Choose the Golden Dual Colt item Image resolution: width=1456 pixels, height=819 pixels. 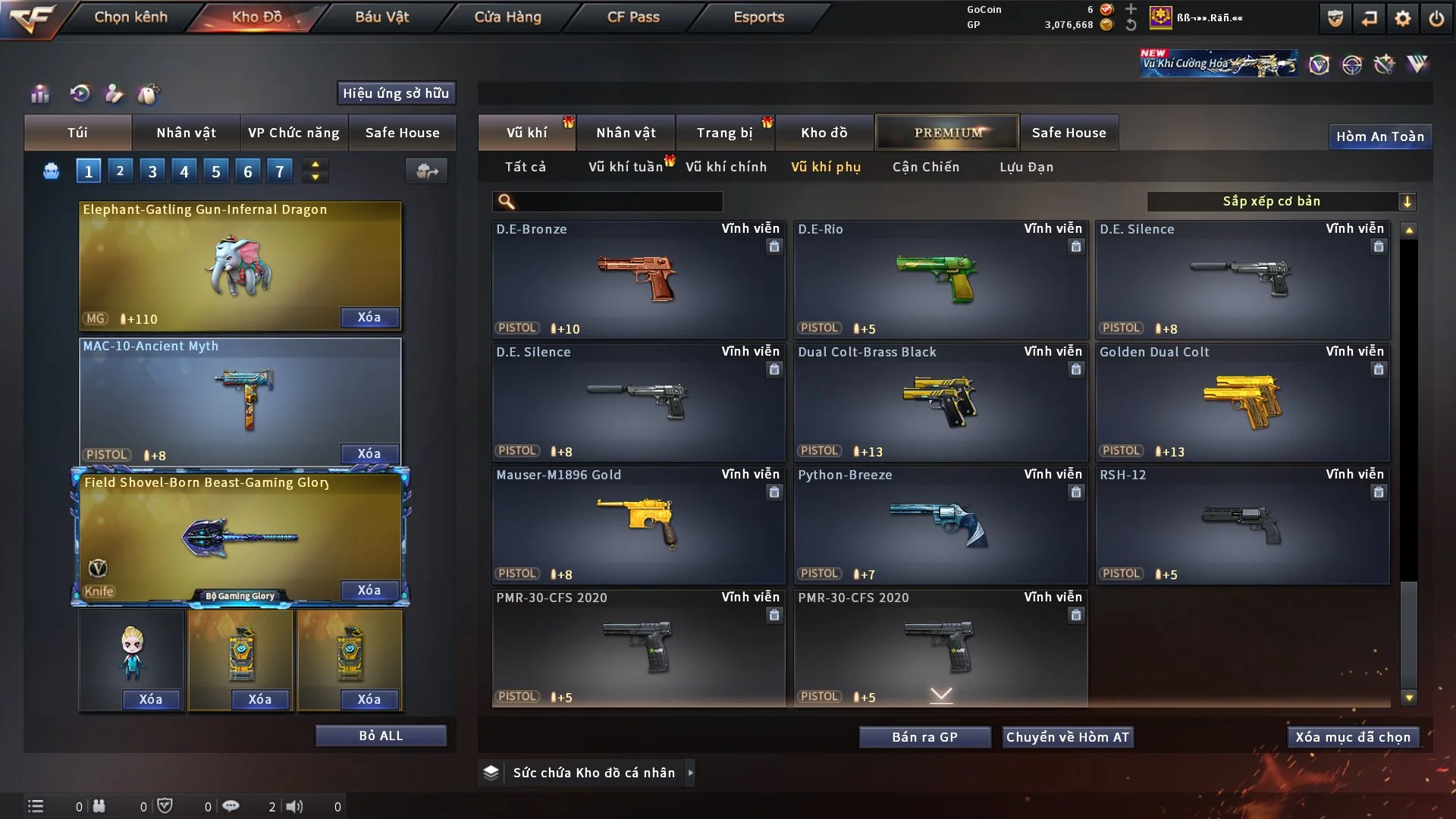pyautogui.click(x=1242, y=402)
